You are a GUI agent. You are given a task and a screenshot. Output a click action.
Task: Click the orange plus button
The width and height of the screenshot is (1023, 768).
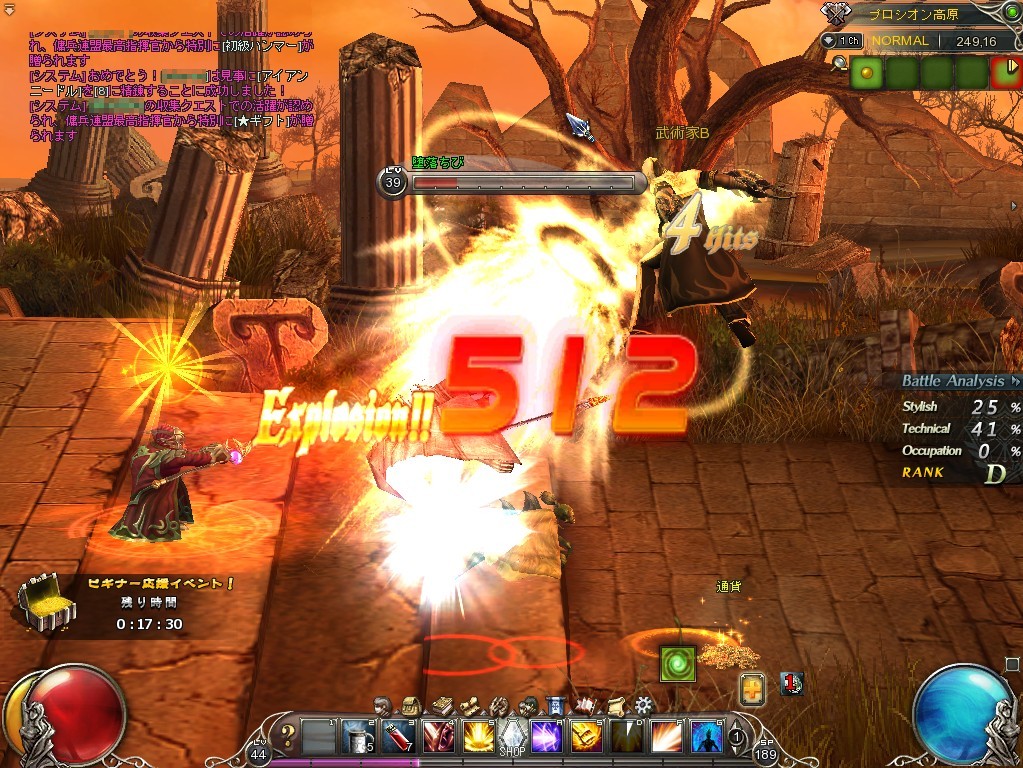tap(753, 688)
